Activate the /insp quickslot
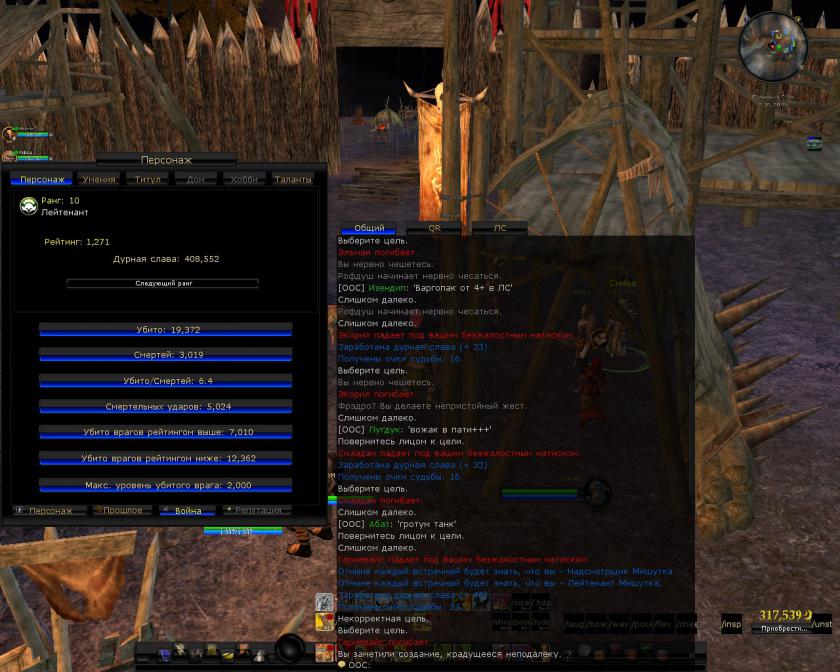Viewport: 840px width, 672px height. (731, 625)
